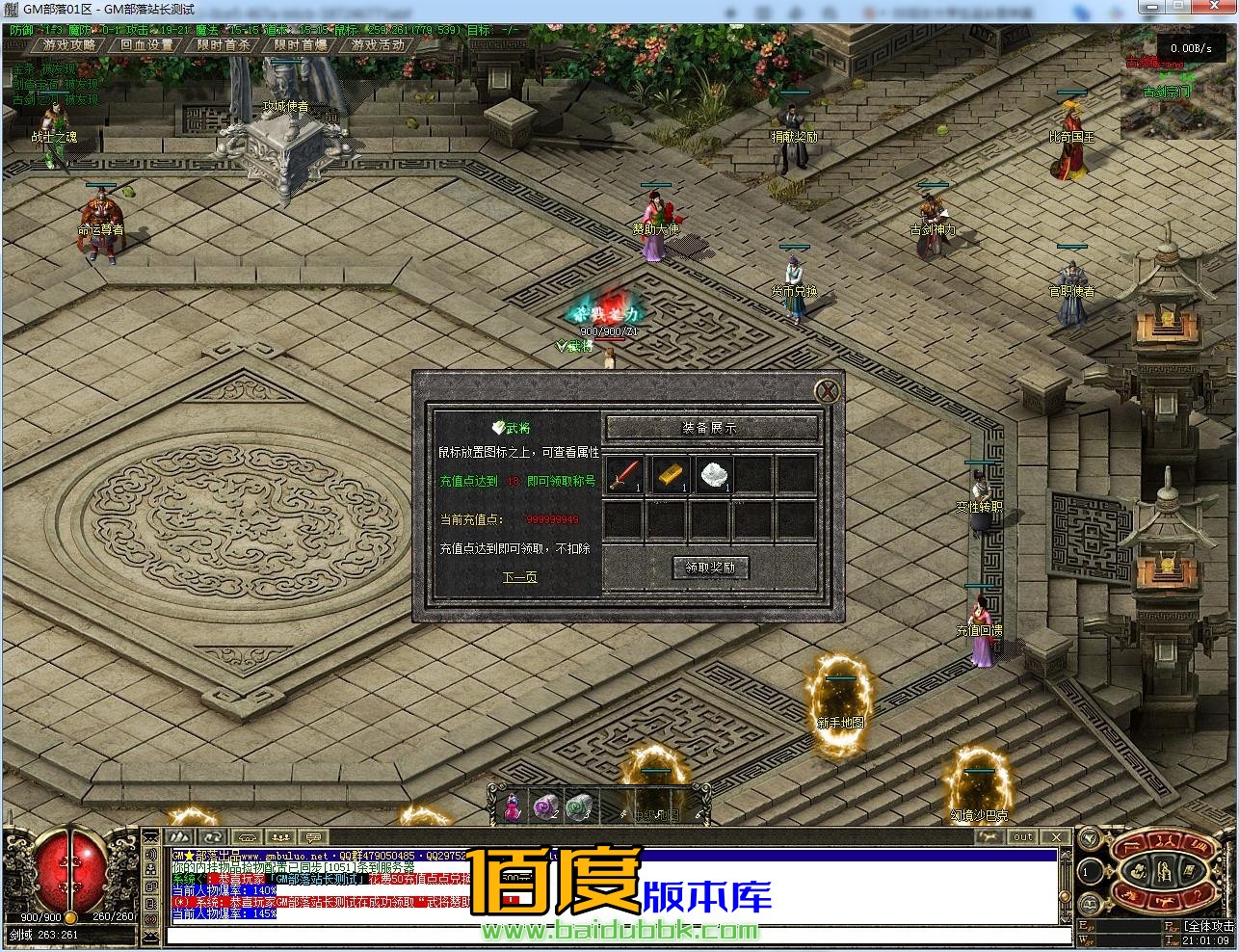Click the 领取奖励 claim reward button
The width and height of the screenshot is (1239, 952).
pyautogui.click(x=710, y=568)
